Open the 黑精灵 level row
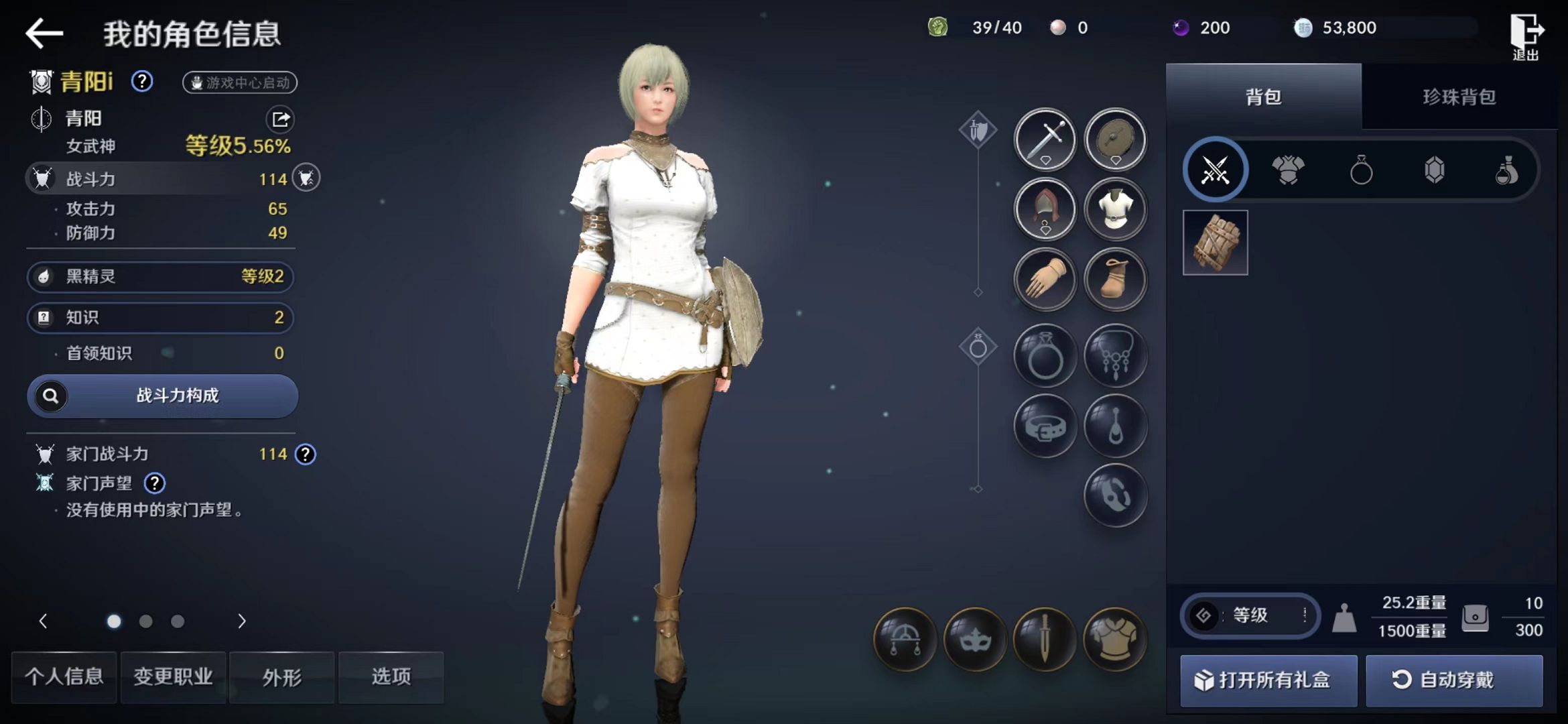 pos(161,277)
